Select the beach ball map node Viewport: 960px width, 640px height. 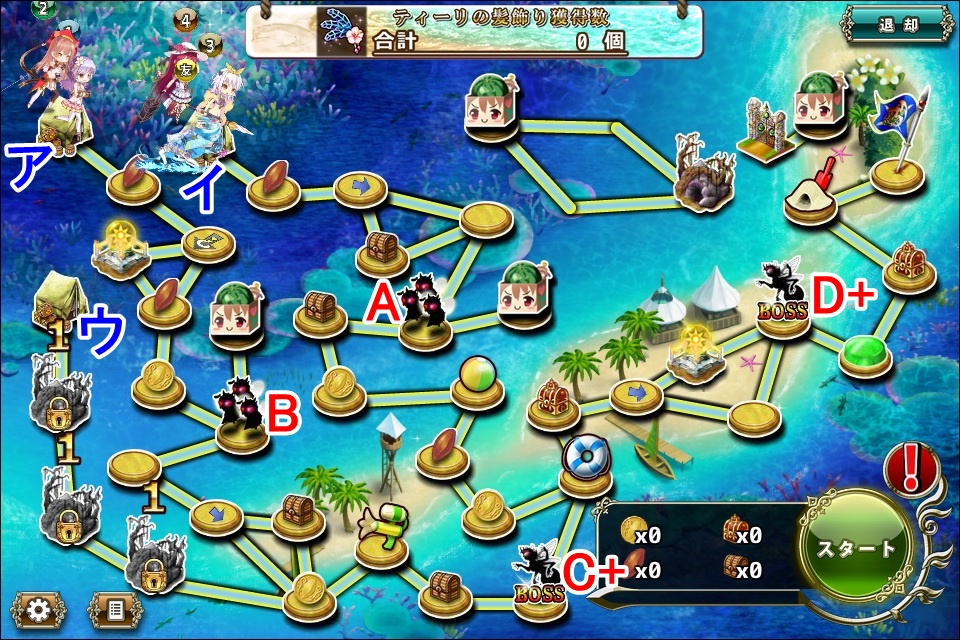point(474,383)
